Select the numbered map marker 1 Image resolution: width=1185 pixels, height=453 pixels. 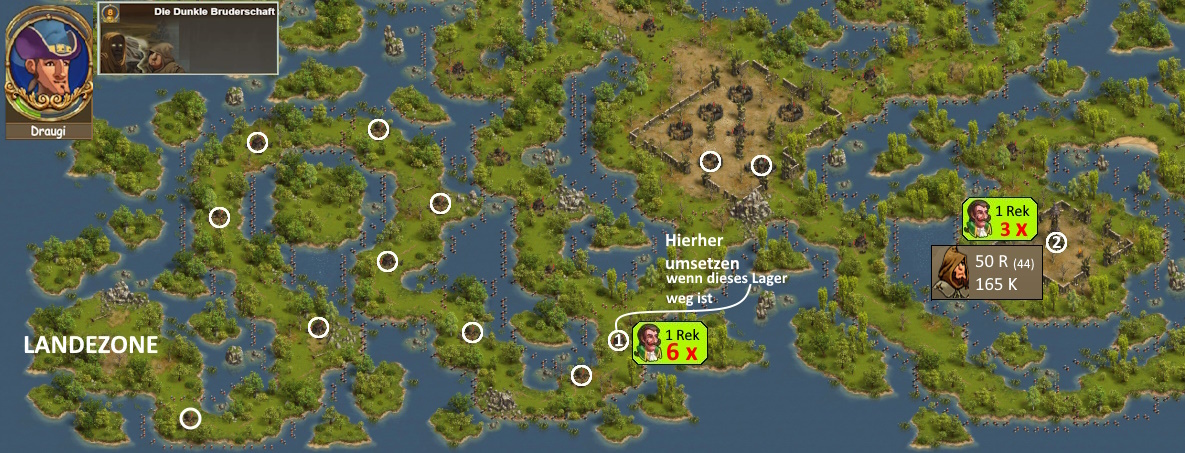pos(619,341)
